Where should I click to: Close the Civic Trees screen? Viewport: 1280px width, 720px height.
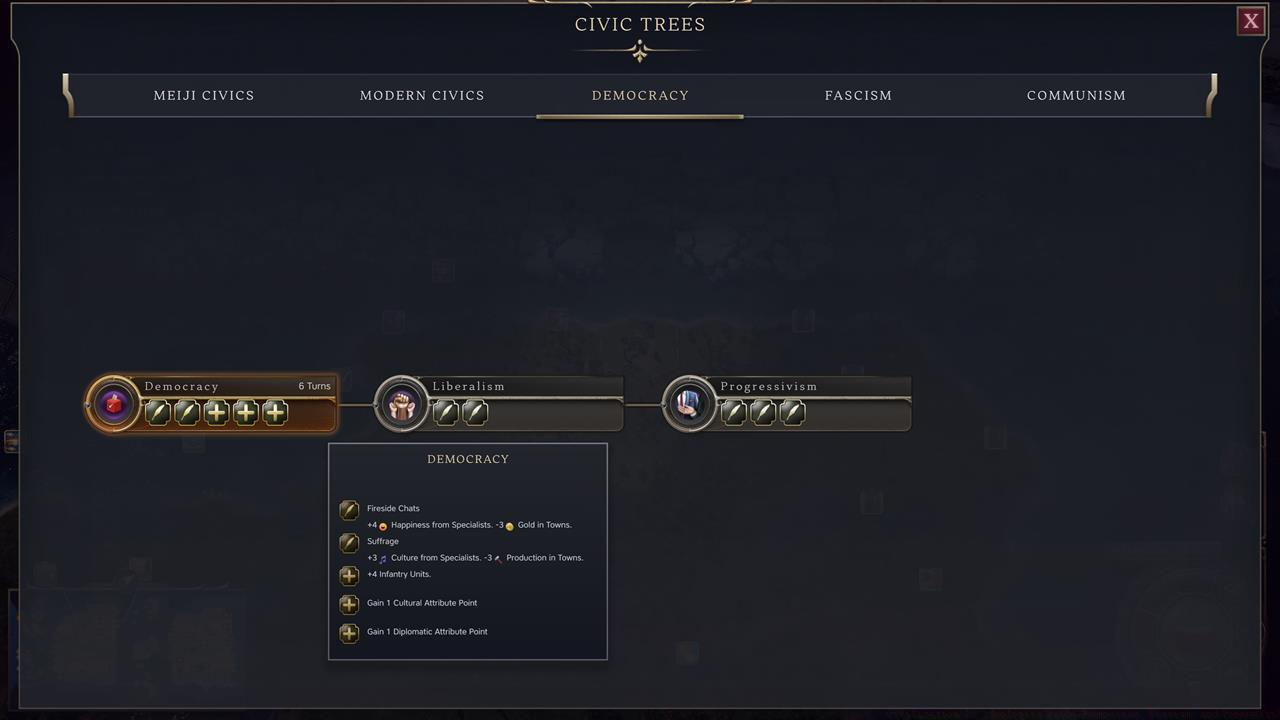(1250, 21)
